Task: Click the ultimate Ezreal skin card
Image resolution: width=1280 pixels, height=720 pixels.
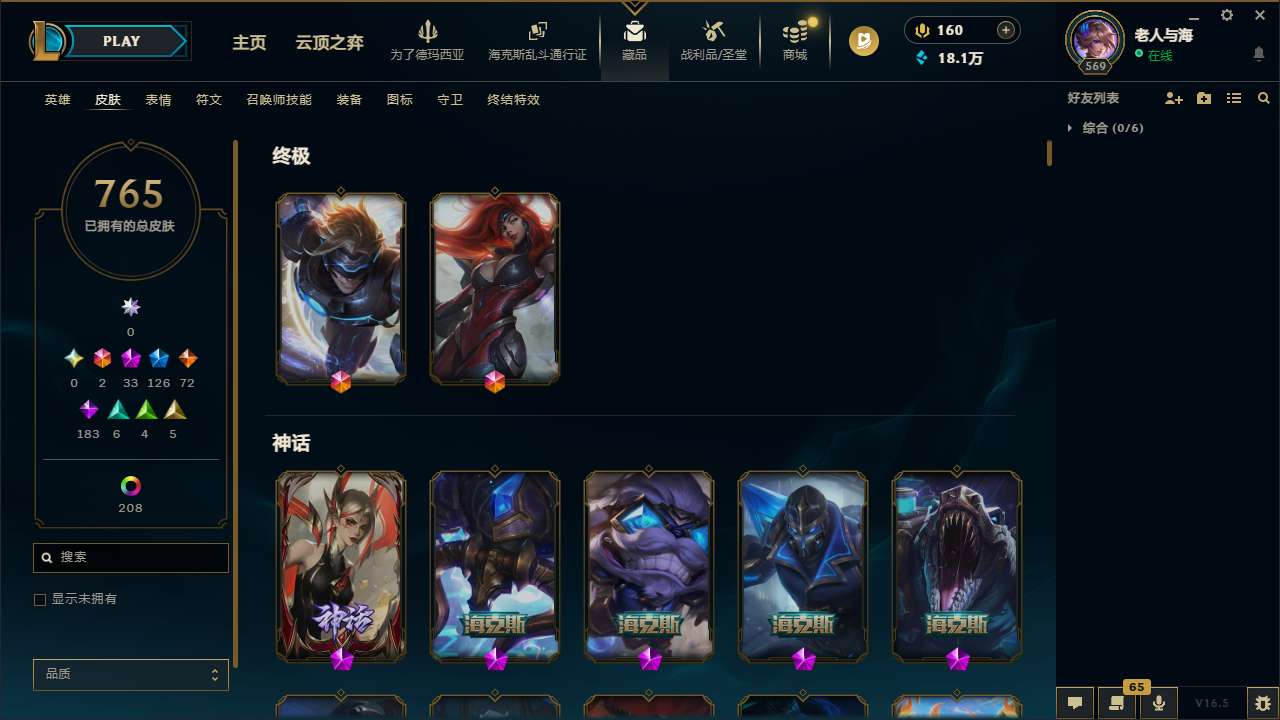Action: [340, 287]
